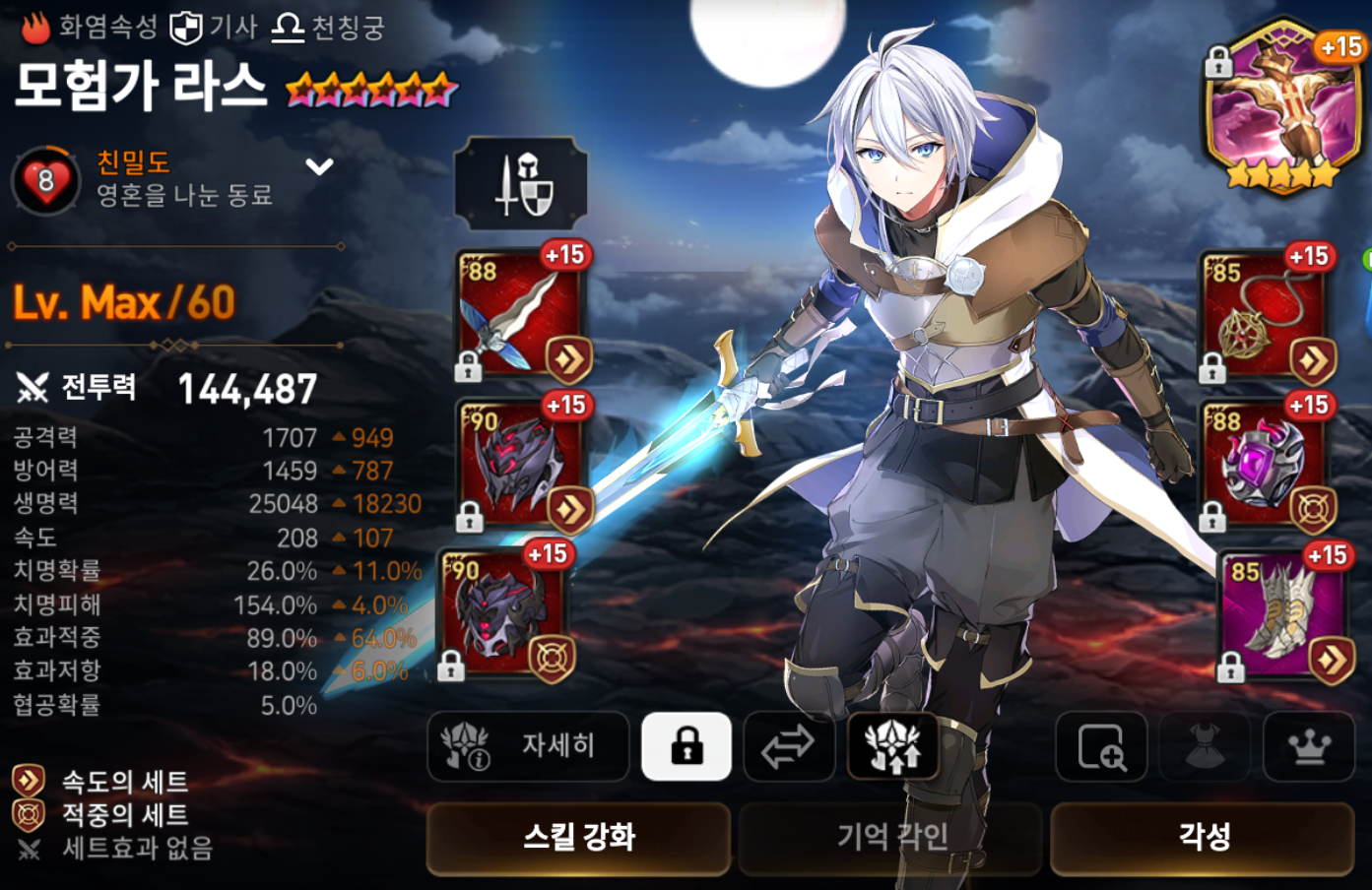The height and width of the screenshot is (890, 1372).
Task: Open the magnifier view button
Action: click(x=1101, y=746)
